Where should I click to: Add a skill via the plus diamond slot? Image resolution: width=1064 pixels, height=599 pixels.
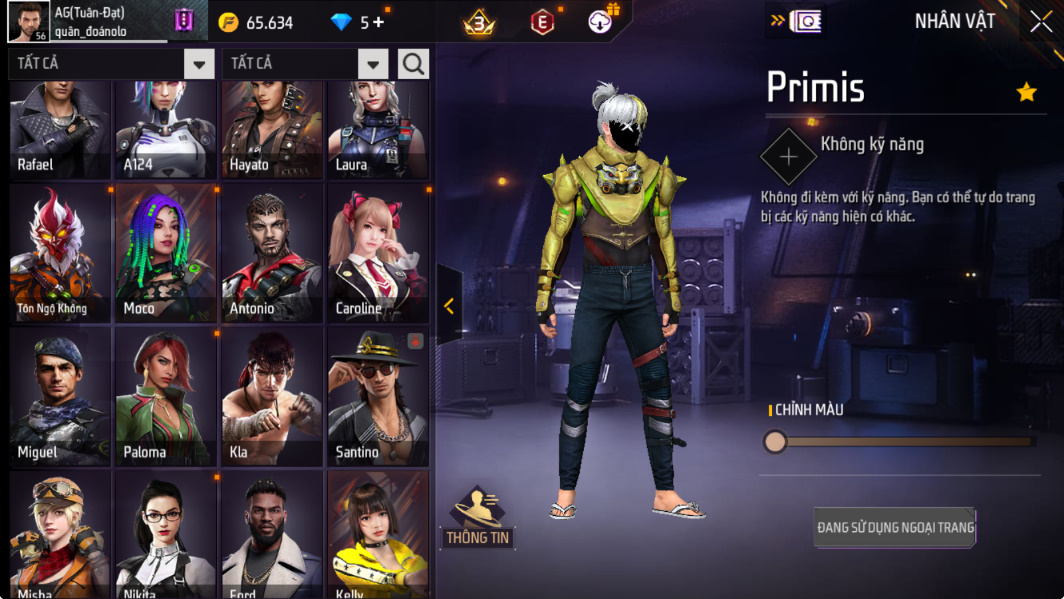pos(788,157)
